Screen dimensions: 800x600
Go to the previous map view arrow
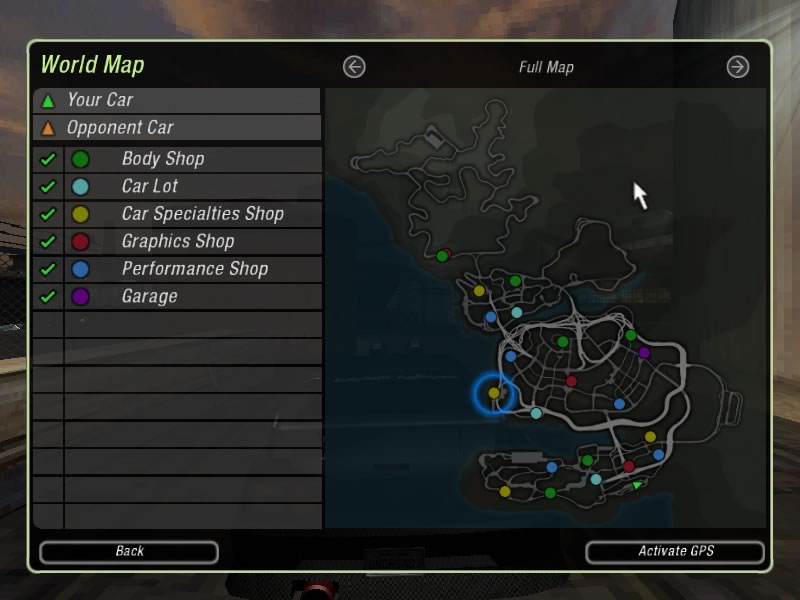pos(354,67)
